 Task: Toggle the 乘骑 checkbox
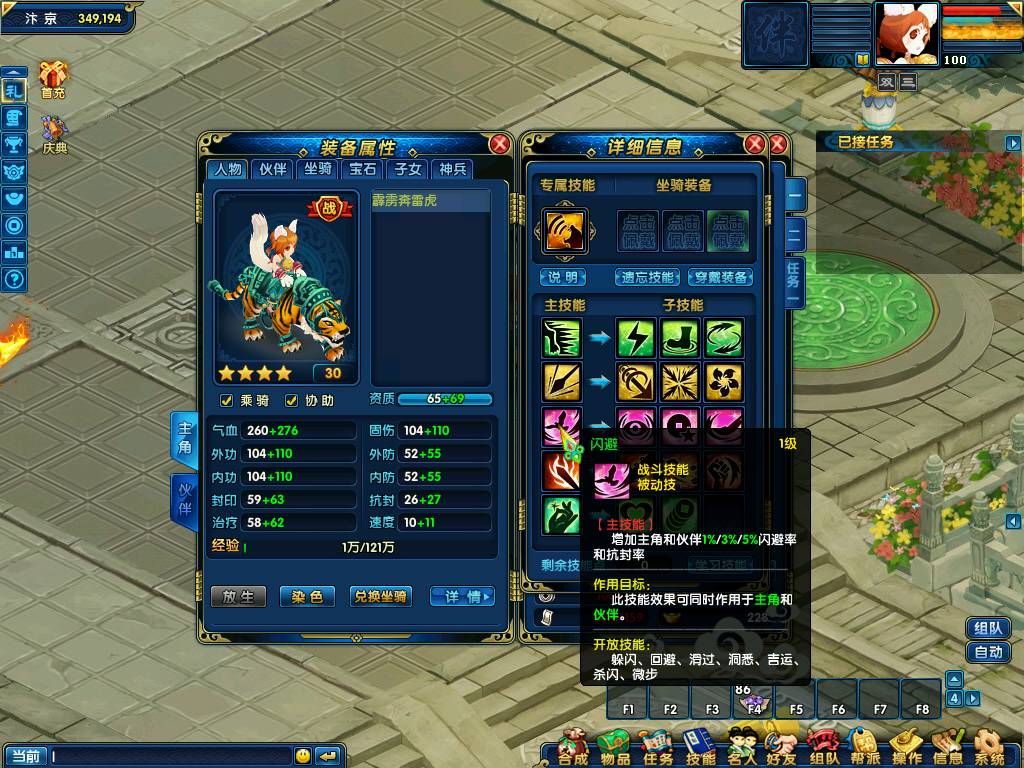227,401
